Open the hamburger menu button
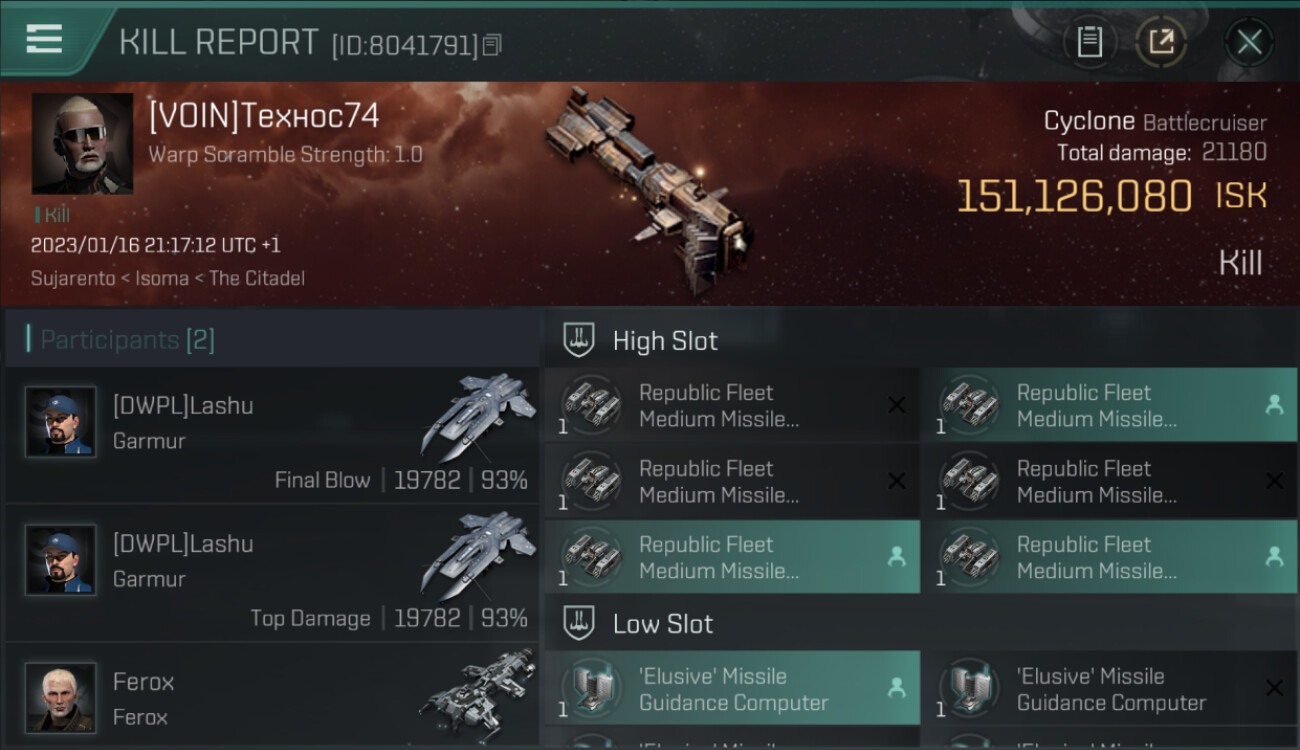The image size is (1300, 750). tap(45, 40)
